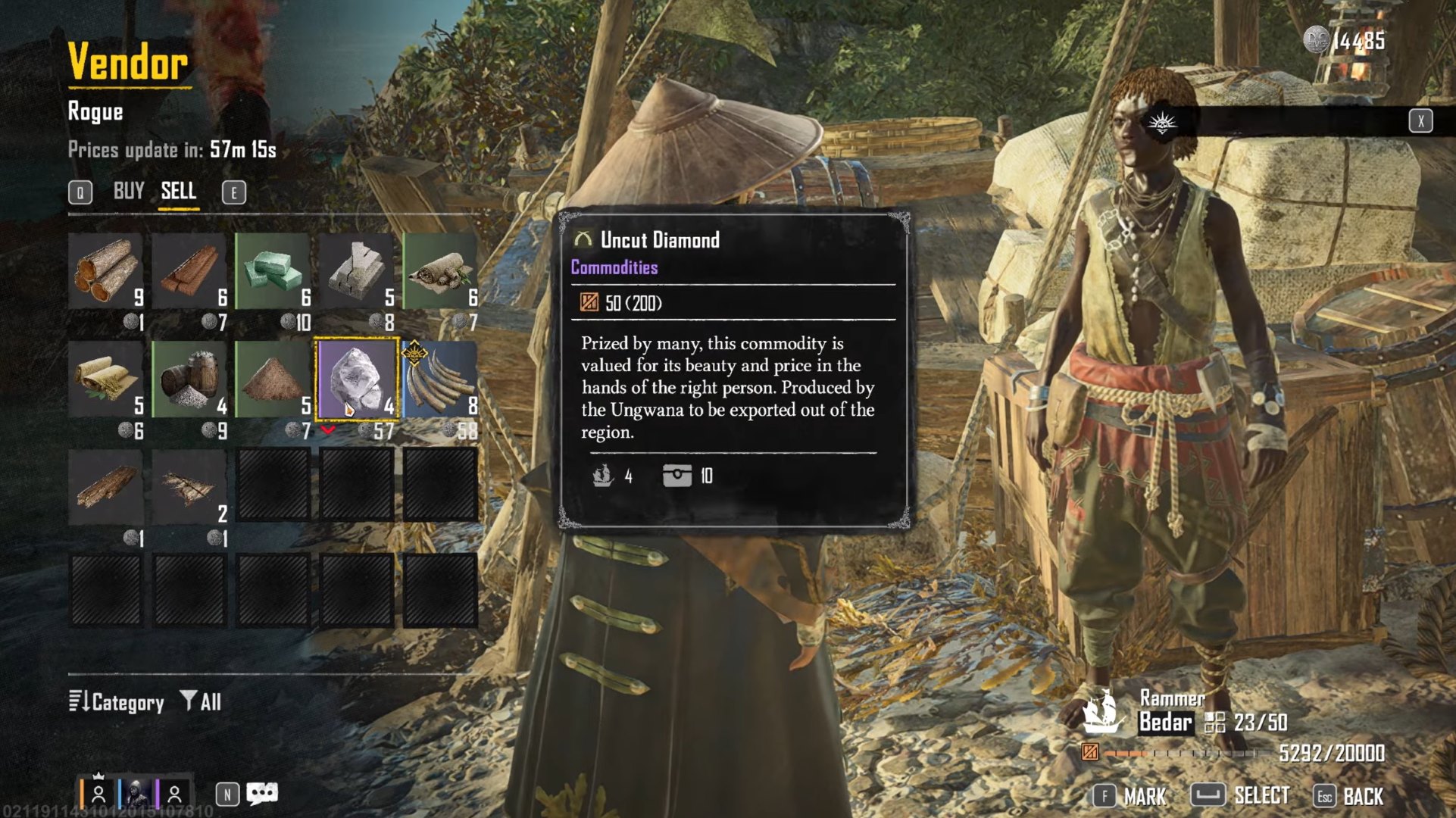Open the chat bubble icon

click(x=261, y=794)
